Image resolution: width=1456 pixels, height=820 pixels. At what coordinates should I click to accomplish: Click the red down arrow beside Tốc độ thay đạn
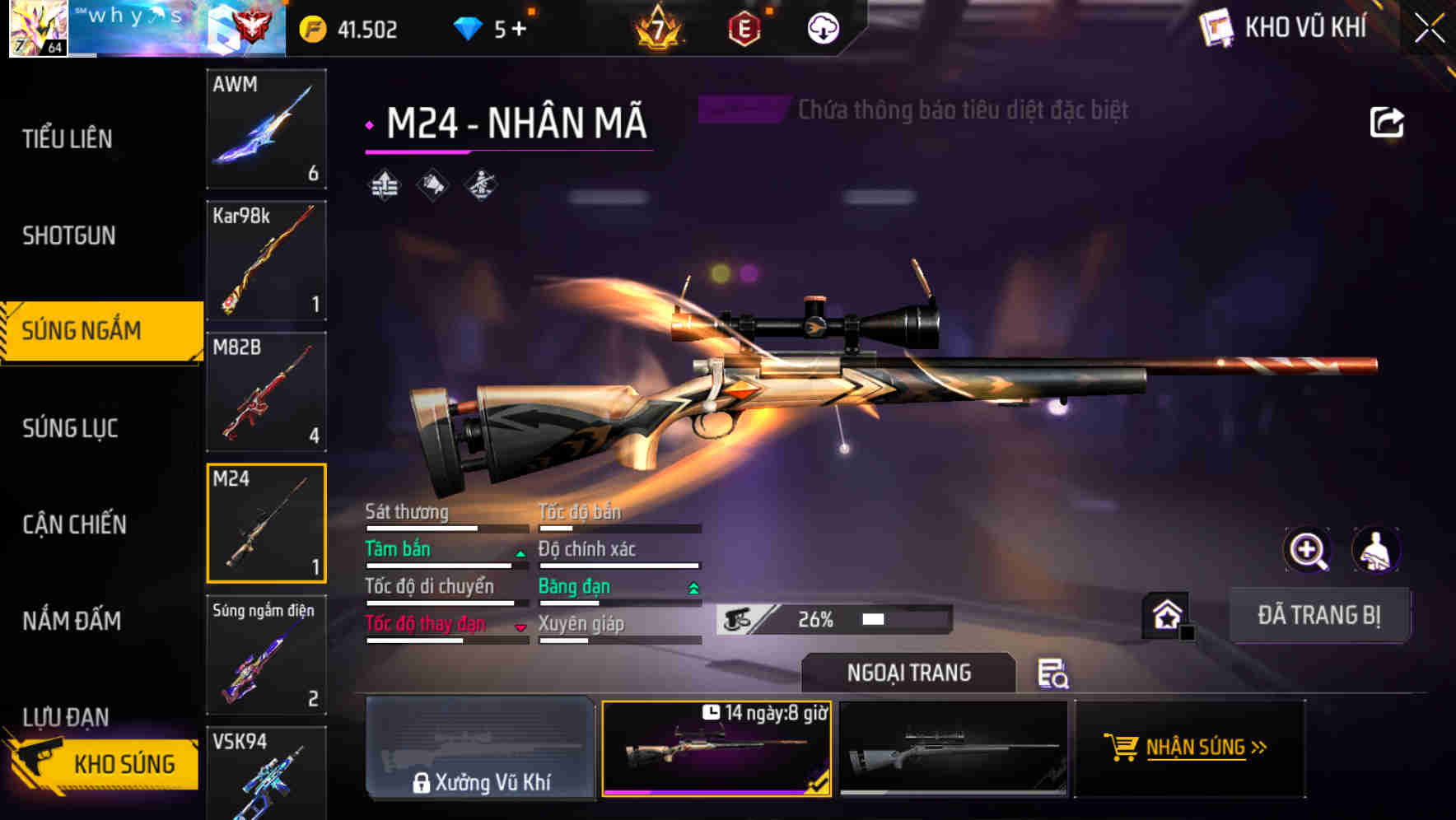(521, 626)
